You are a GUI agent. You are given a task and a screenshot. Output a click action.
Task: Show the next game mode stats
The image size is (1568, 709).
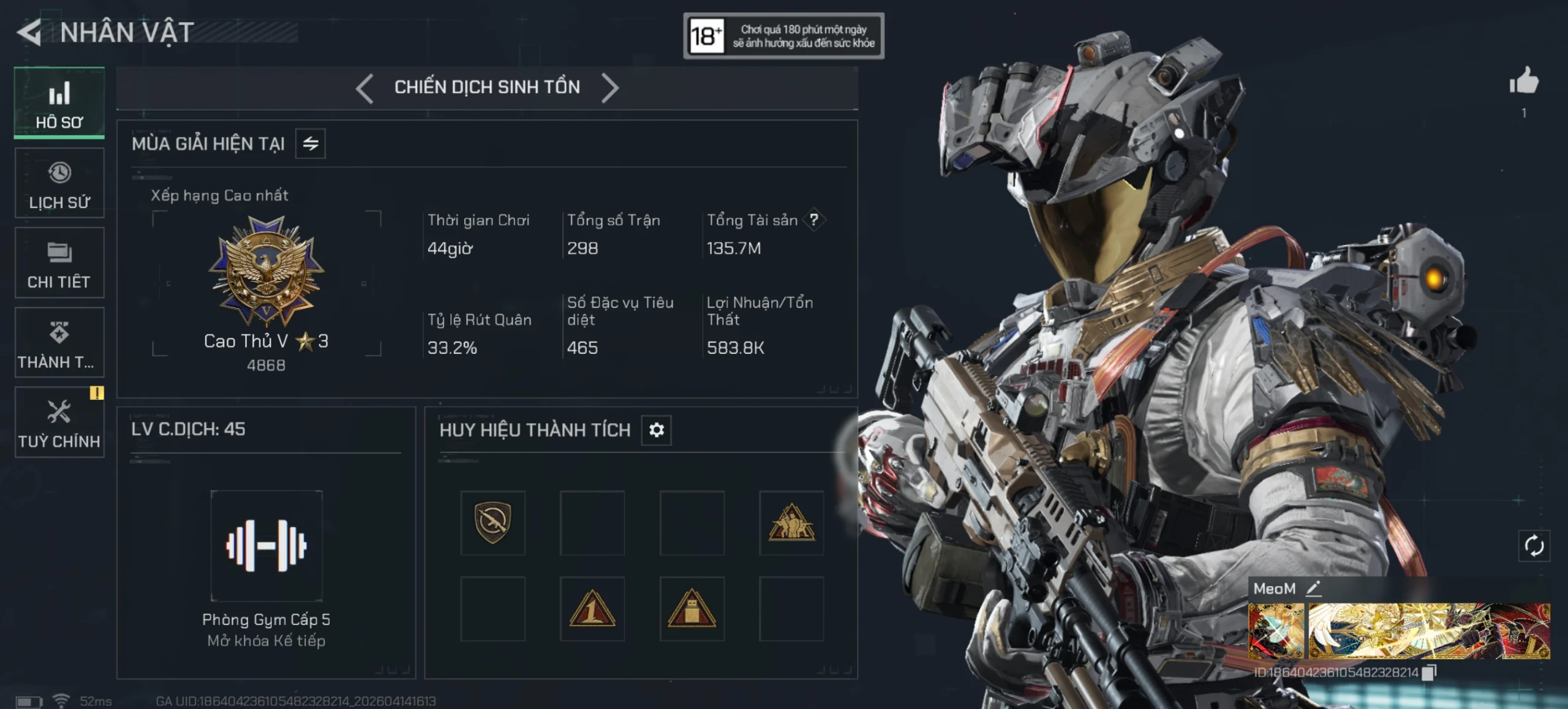[x=609, y=88]
